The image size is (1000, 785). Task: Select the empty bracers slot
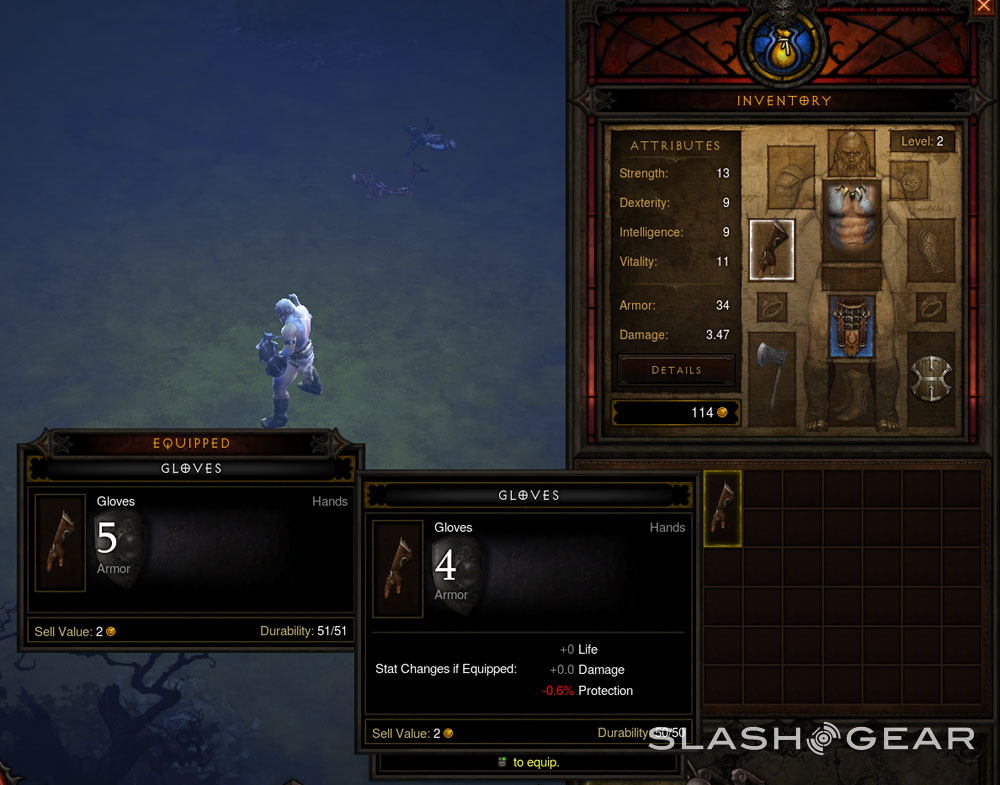tap(930, 250)
